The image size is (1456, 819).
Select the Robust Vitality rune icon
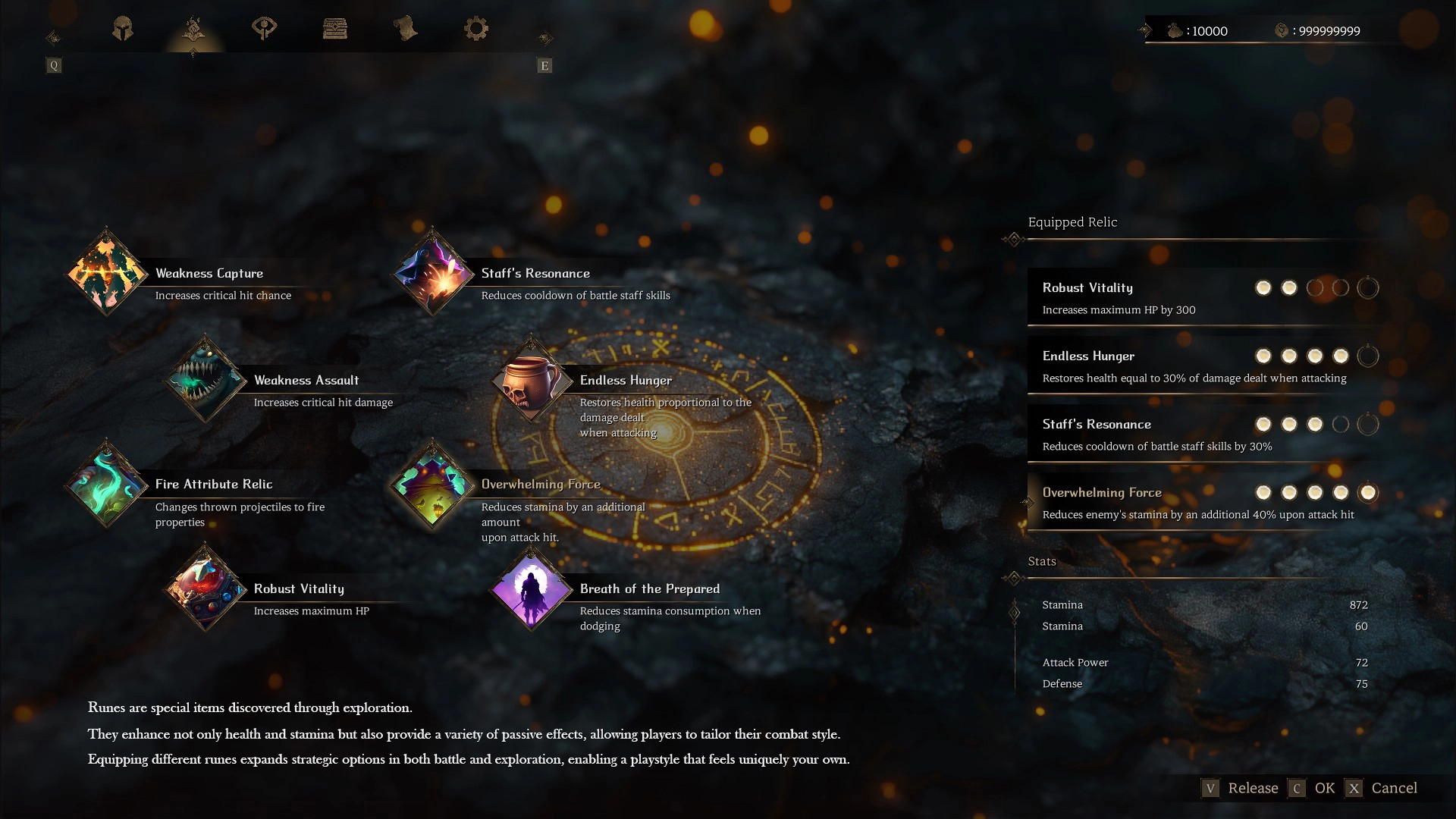coord(205,590)
